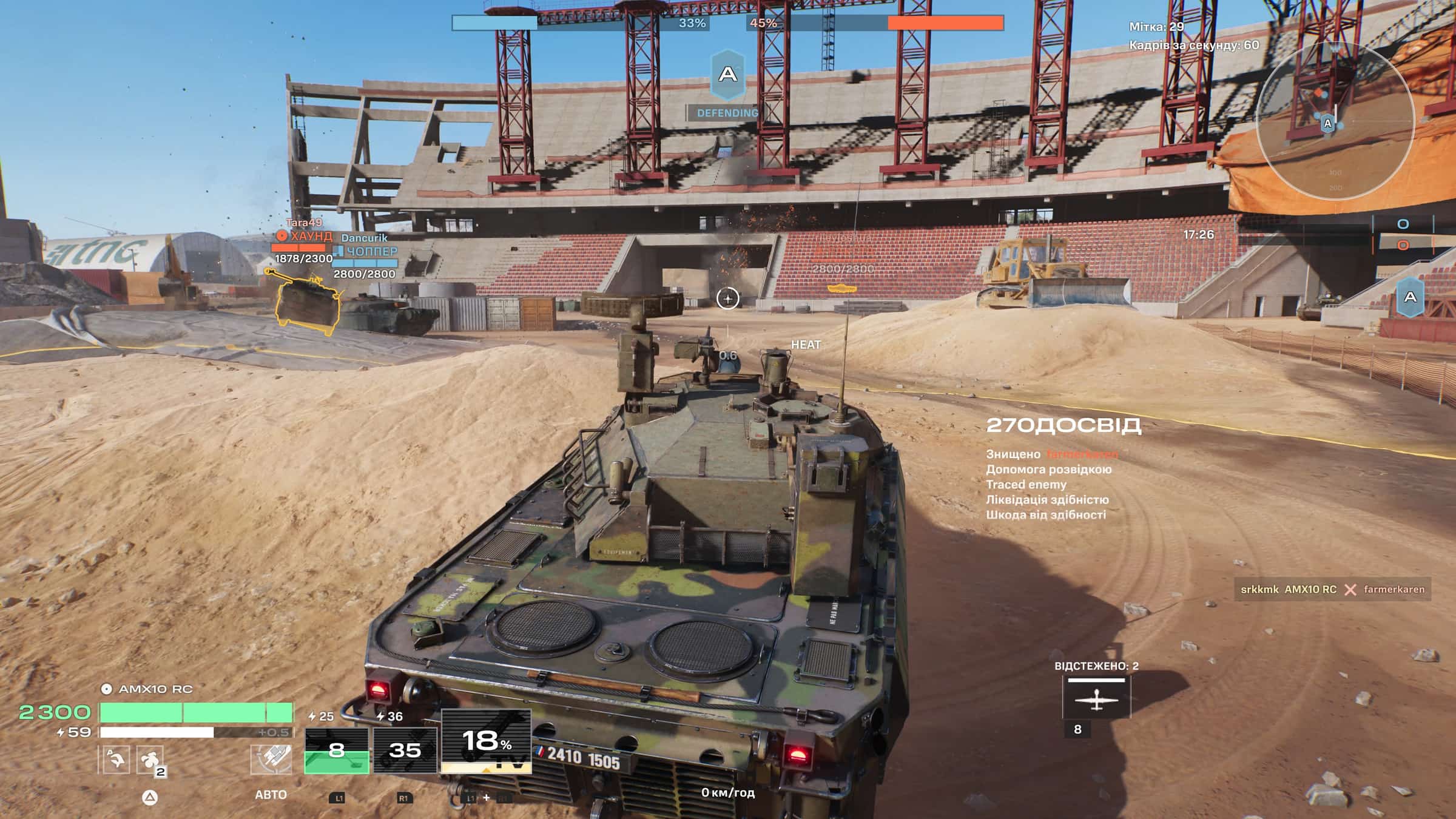Select the ability slot showing cooldown 8

click(x=337, y=750)
